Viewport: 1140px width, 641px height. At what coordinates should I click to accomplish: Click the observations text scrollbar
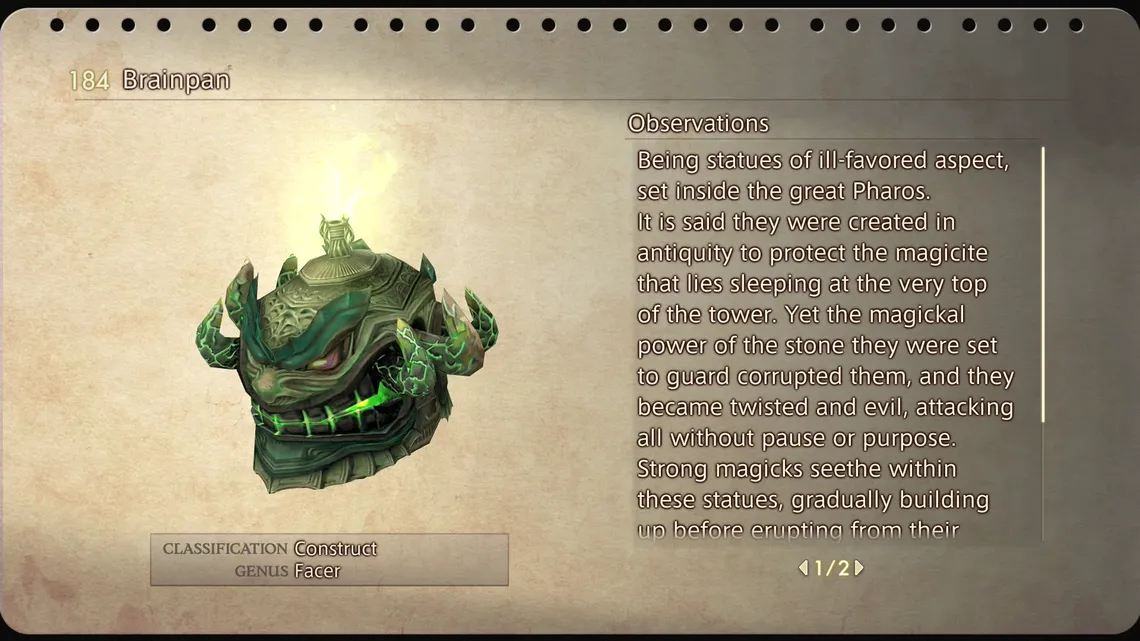point(1043,285)
